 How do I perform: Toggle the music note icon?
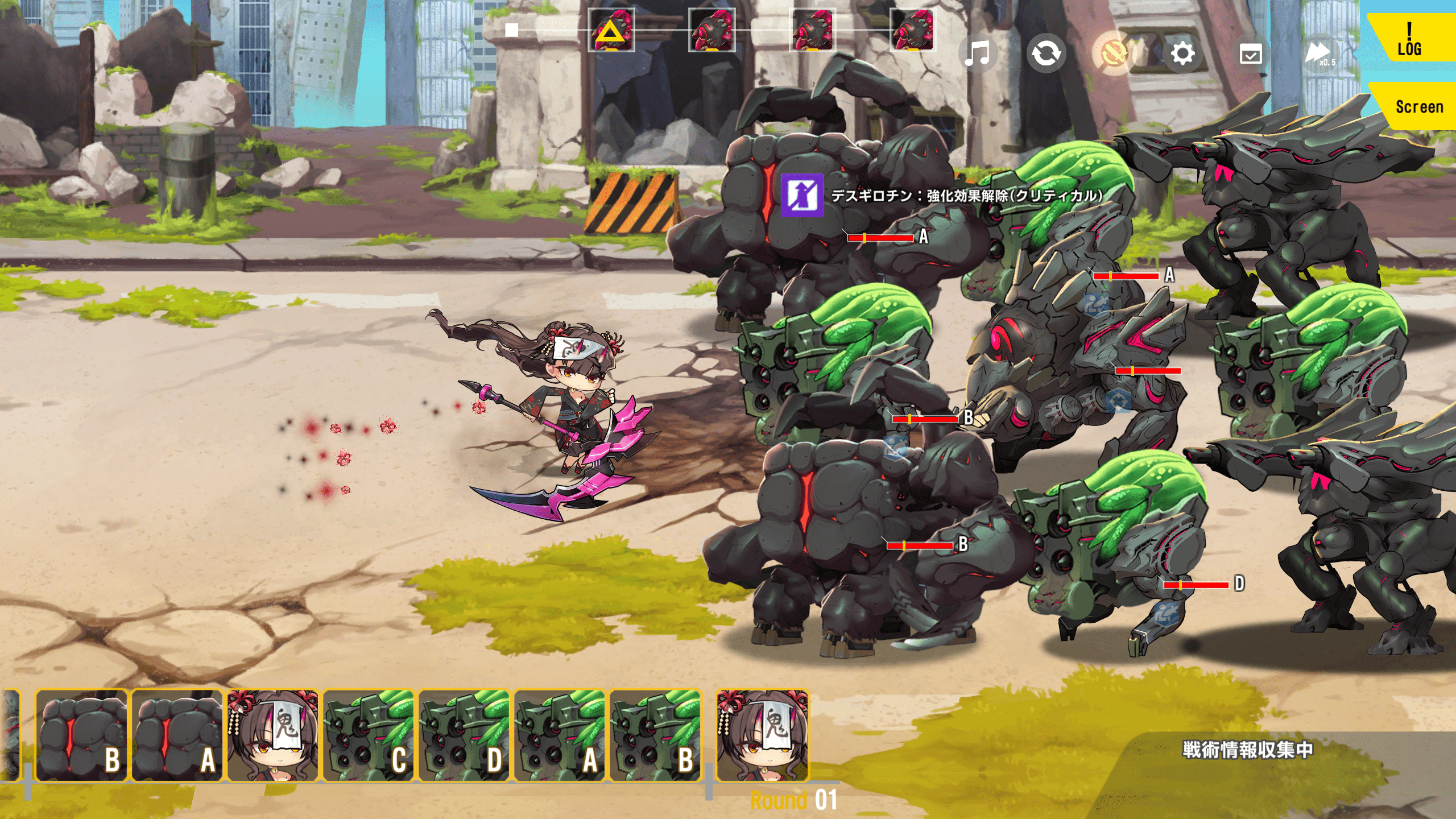[x=978, y=54]
